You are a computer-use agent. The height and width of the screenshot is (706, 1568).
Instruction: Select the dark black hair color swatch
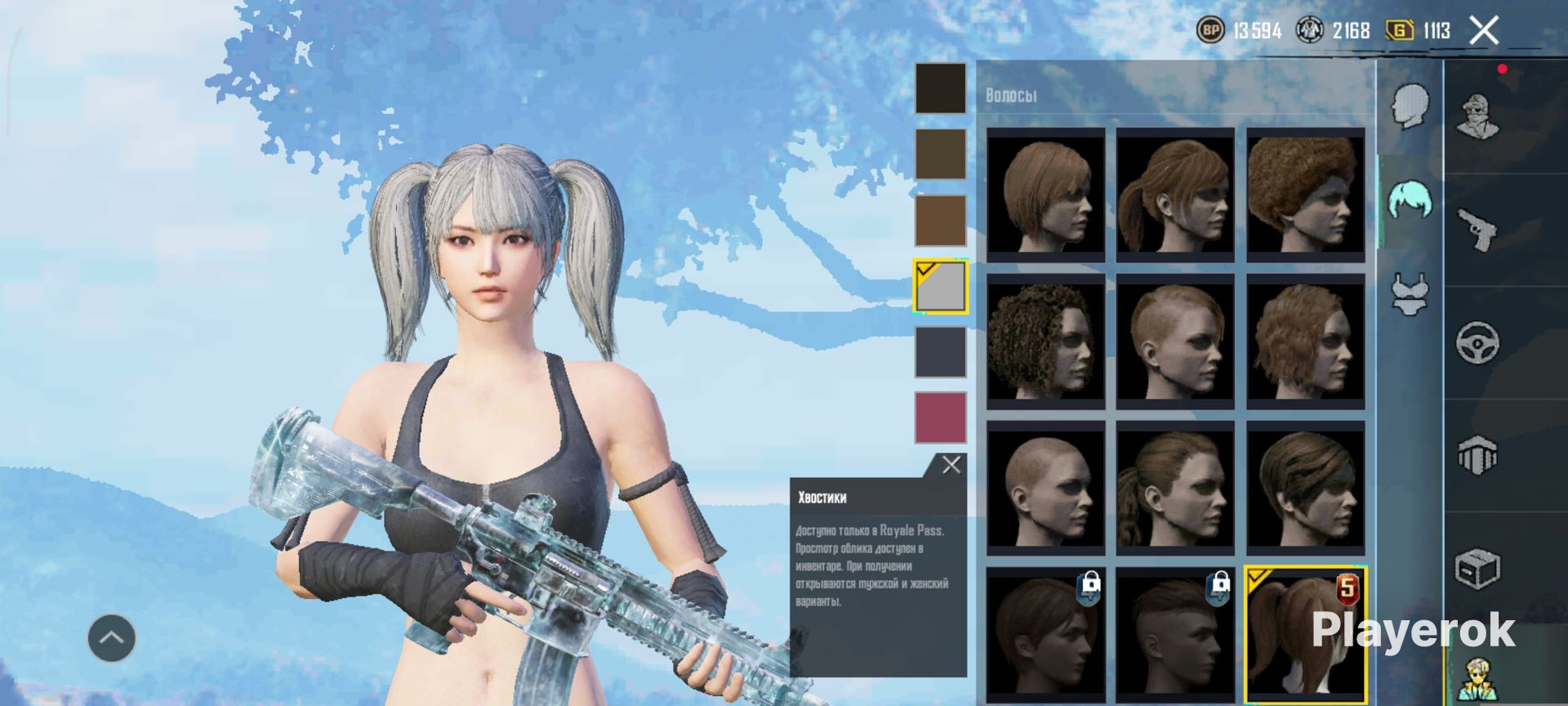tap(940, 88)
